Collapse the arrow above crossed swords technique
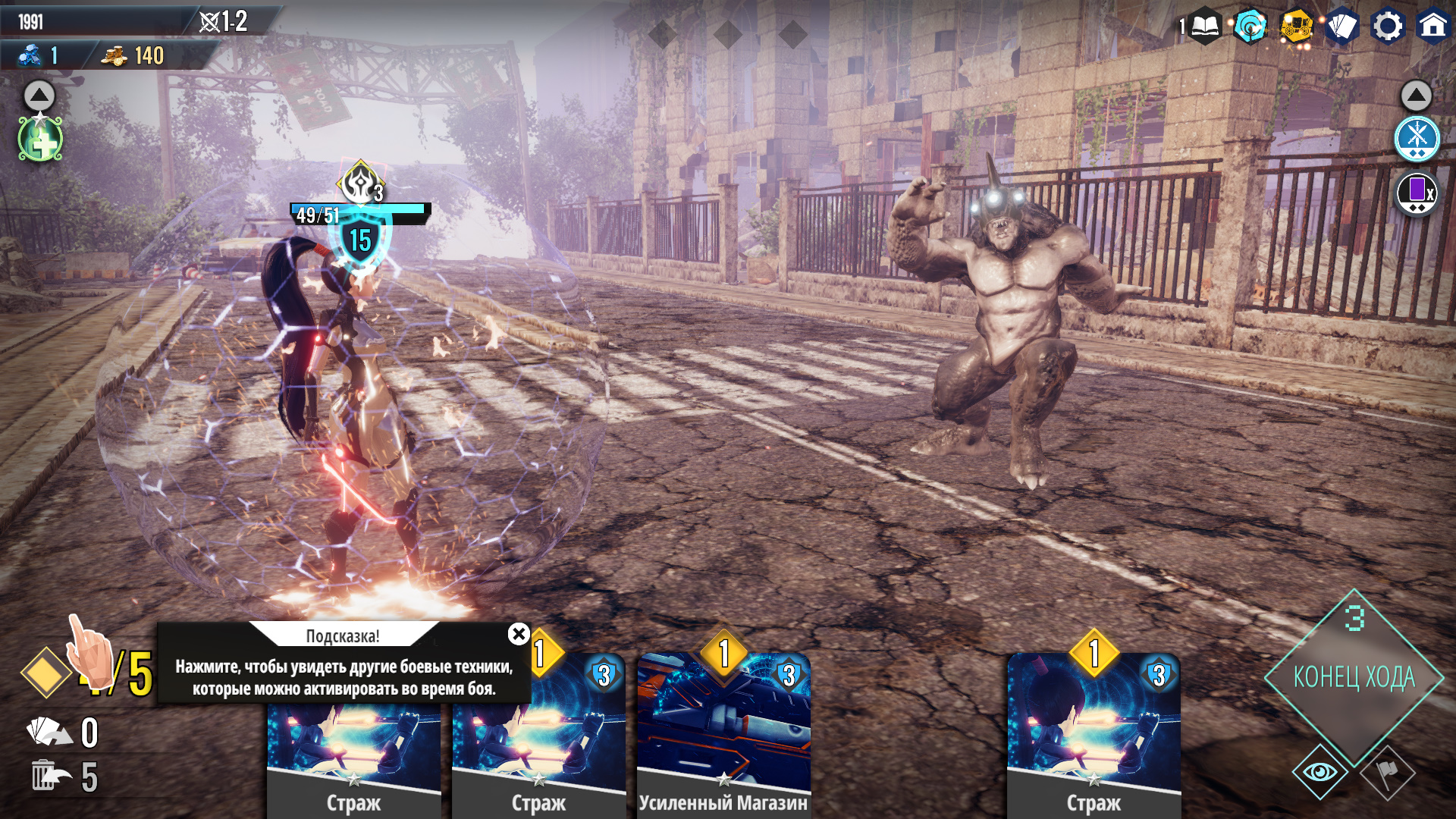The width and height of the screenshot is (1456, 819). click(1416, 96)
